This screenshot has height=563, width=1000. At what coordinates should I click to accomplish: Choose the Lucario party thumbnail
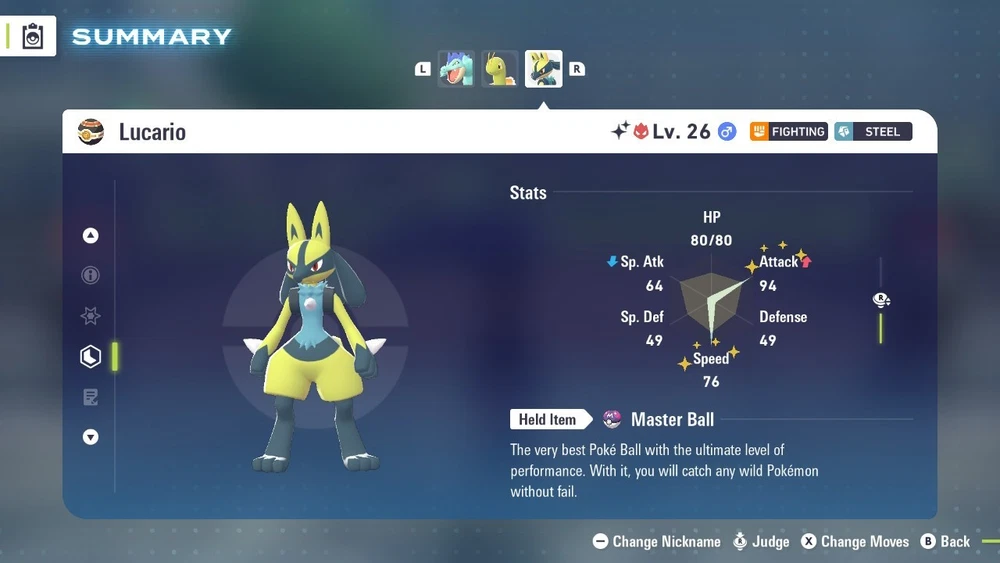[x=543, y=69]
